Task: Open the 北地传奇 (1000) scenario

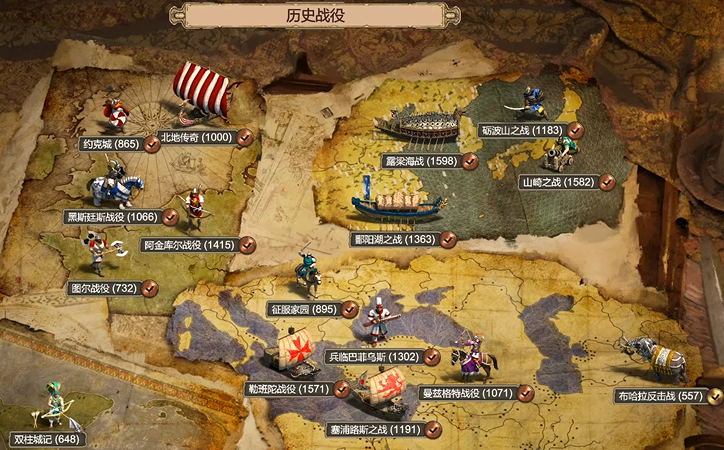Action: point(195,137)
